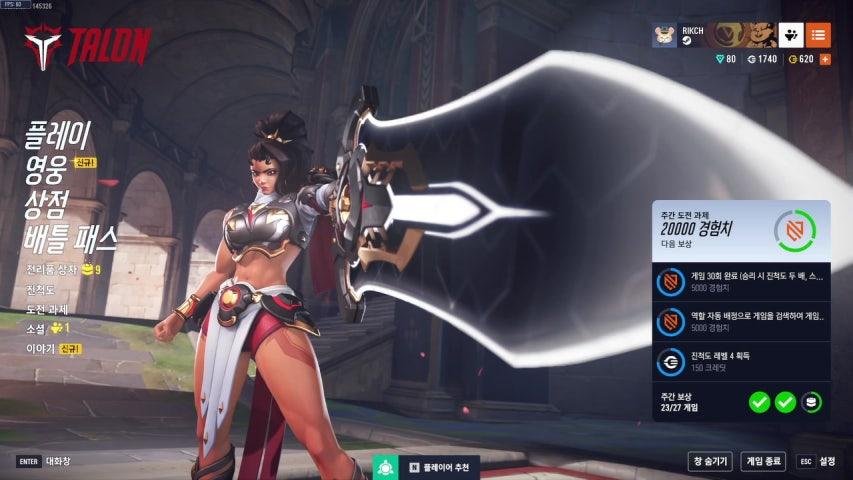This screenshot has height=480, width=853.
Task: Click the 게임 종료 exit game button
Action: 763,461
